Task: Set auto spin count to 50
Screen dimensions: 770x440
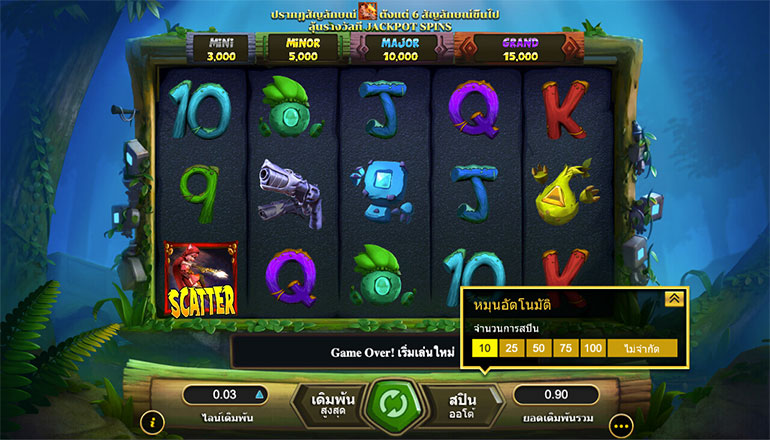Action: 539,349
